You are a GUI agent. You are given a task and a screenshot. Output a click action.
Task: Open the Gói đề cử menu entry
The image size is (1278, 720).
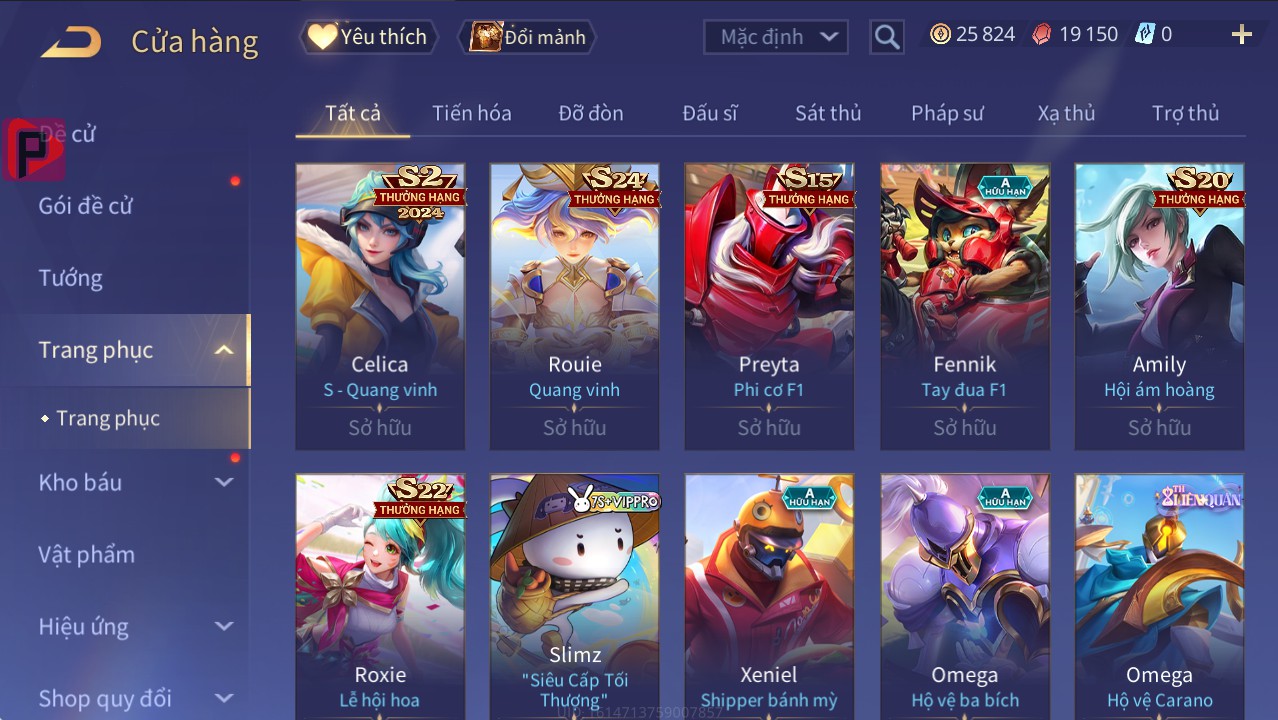click(86, 206)
